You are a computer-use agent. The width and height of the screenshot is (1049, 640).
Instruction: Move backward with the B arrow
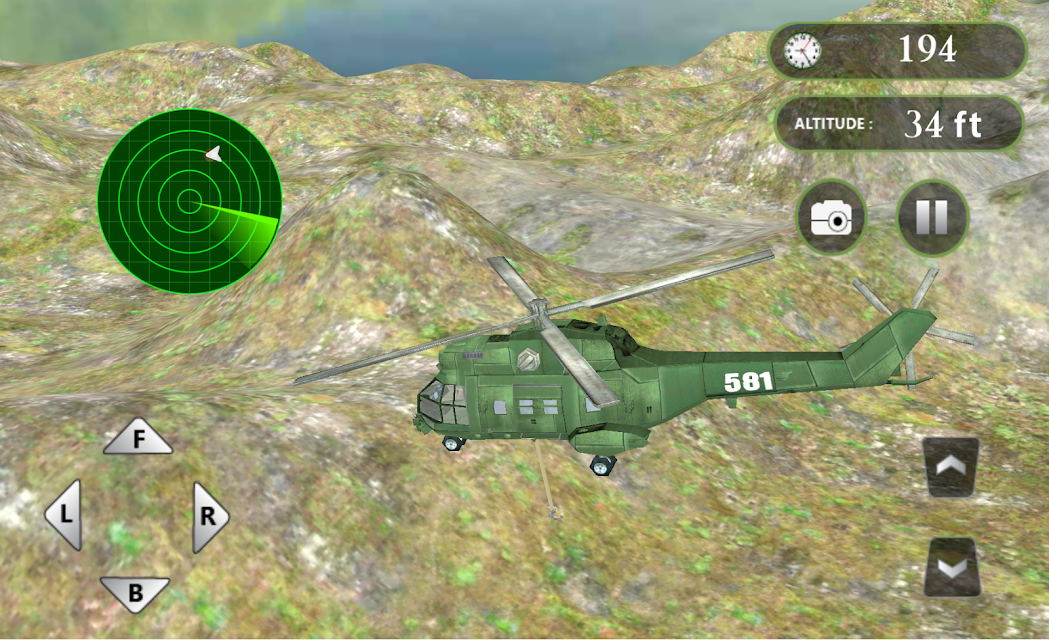135,594
